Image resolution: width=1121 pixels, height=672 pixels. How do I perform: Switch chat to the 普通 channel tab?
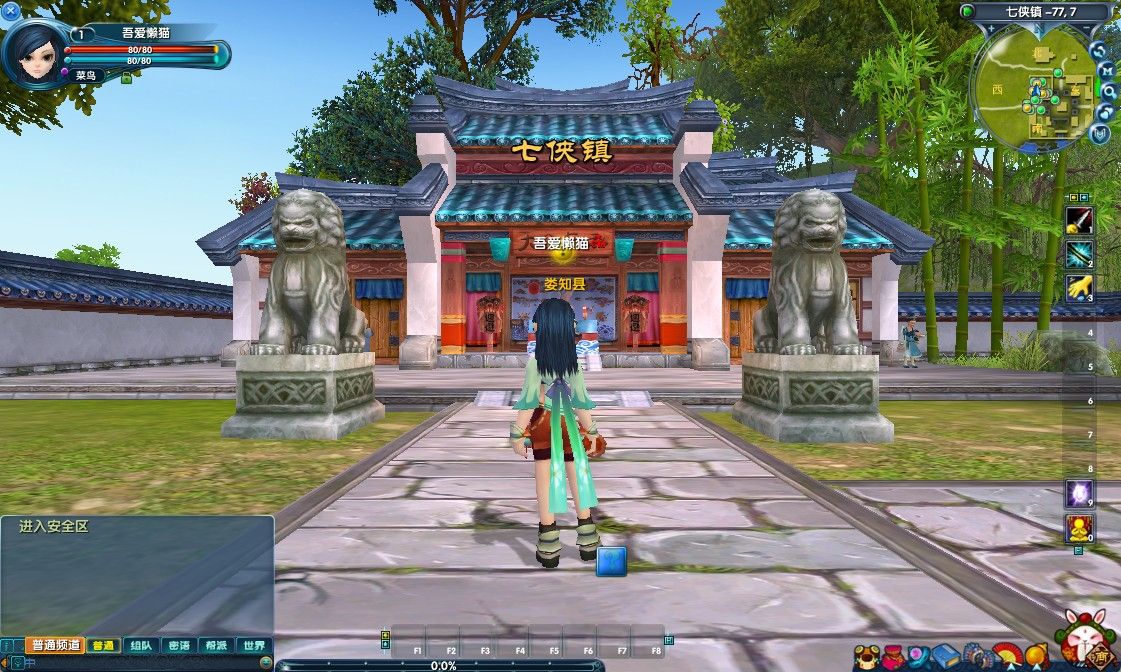coord(103,645)
